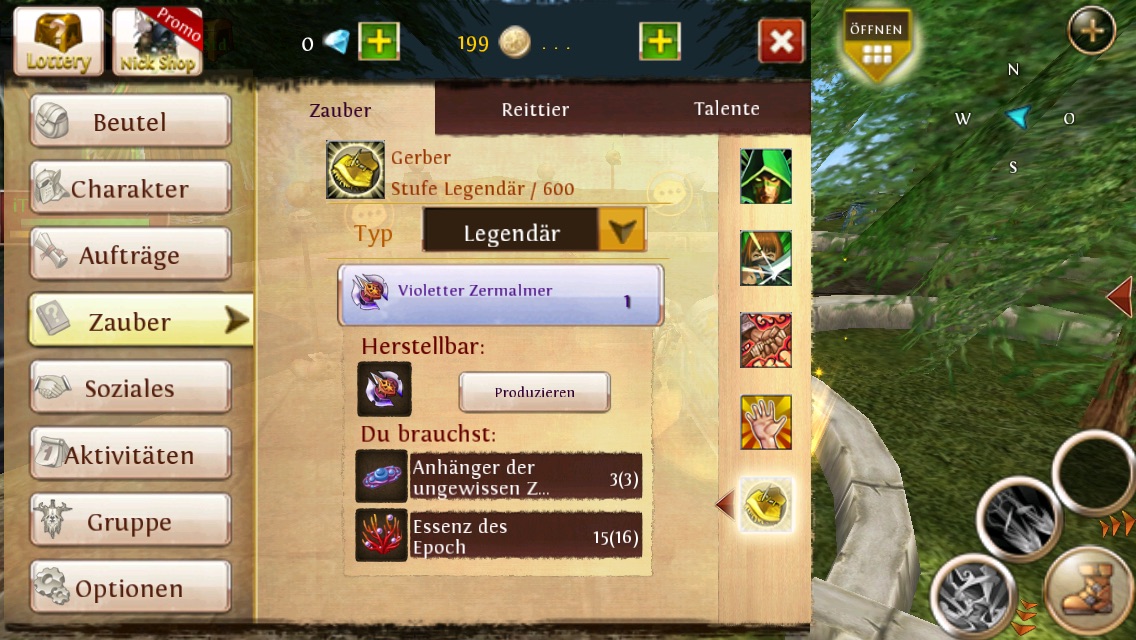This screenshot has height=640, width=1136.
Task: Click the Produzieren button
Action: (534, 392)
